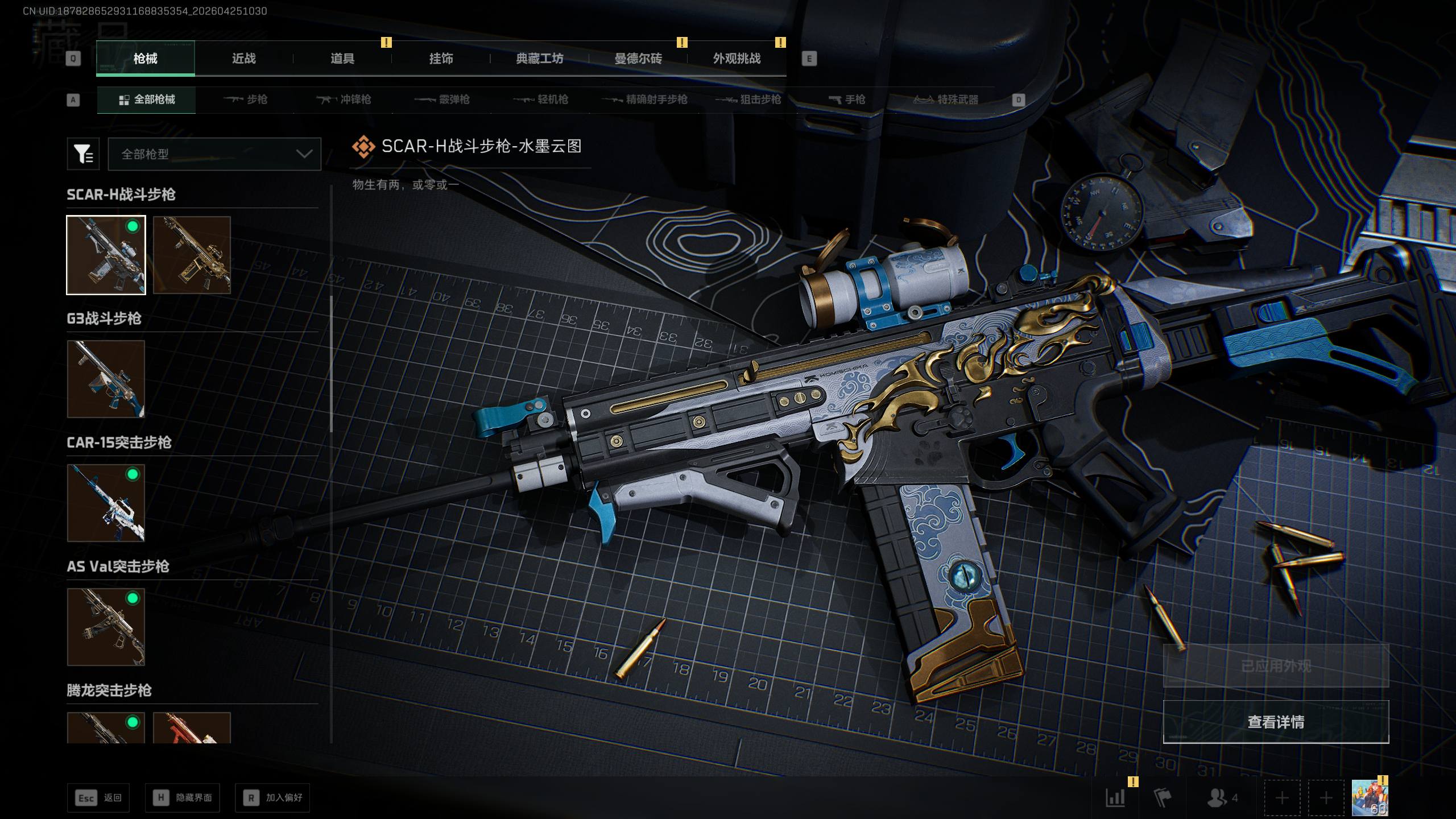Select the 挂饰 charms tab

(x=441, y=59)
